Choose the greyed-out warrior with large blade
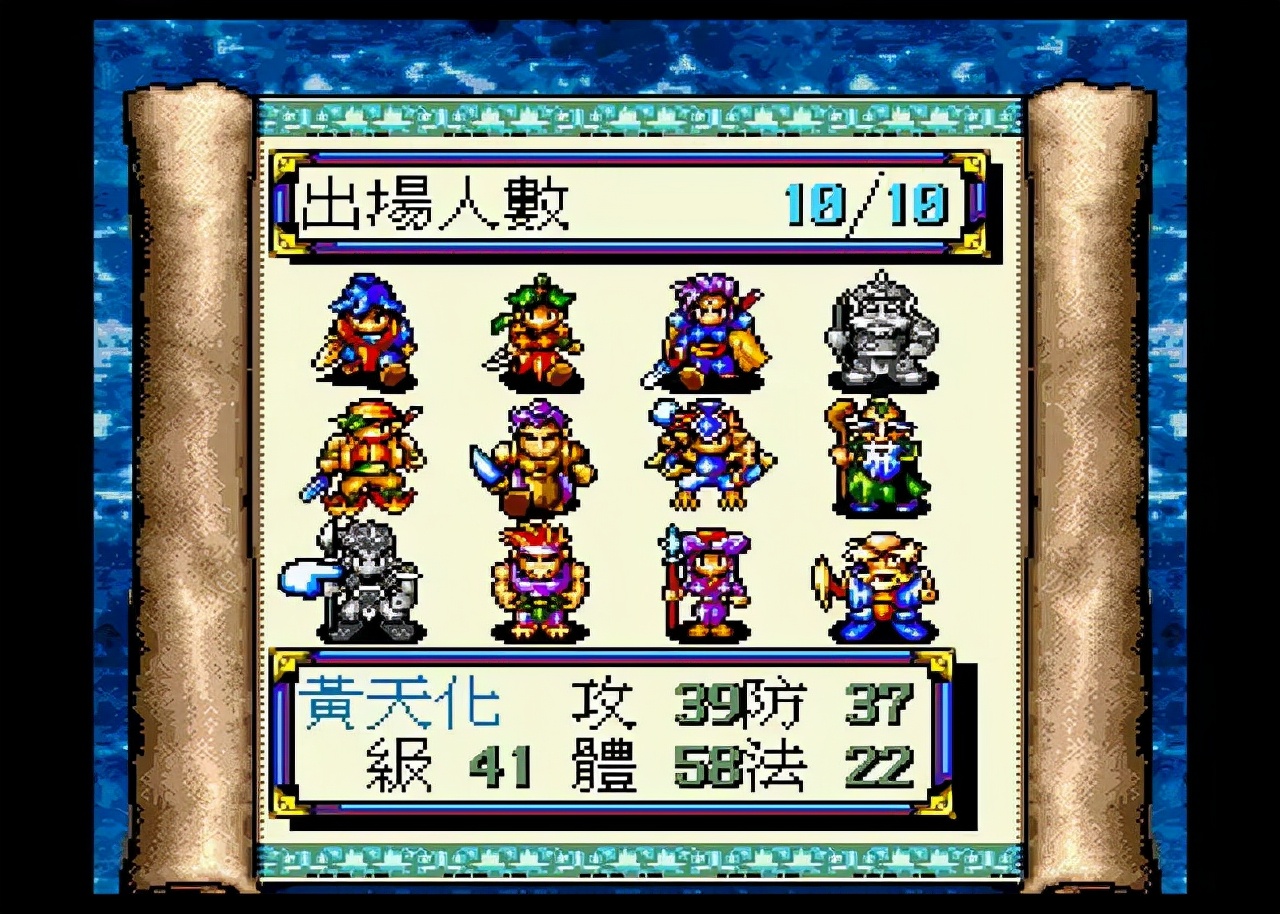The height and width of the screenshot is (914, 1280). [360, 582]
